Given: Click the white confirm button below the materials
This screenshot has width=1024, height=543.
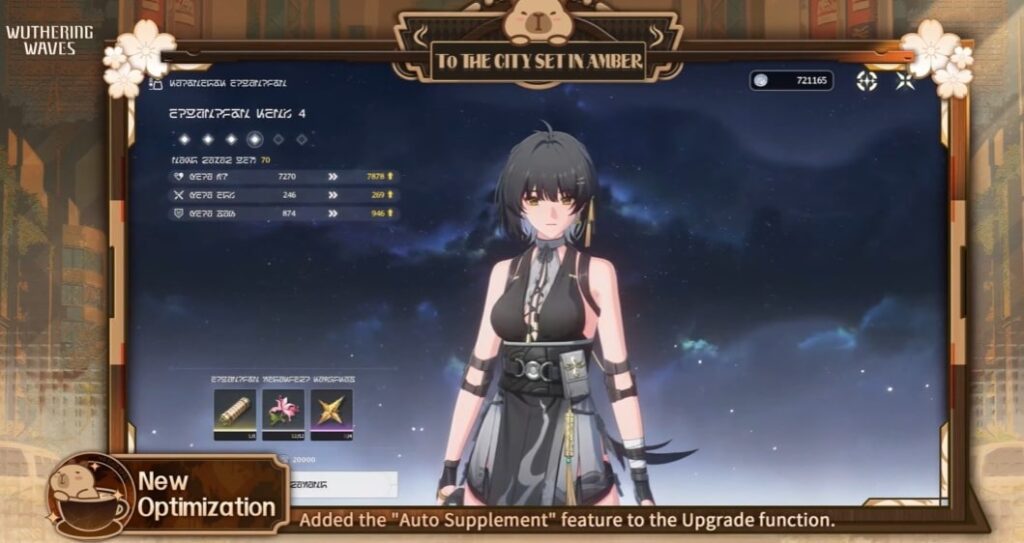Looking at the screenshot, I should pos(340,484).
